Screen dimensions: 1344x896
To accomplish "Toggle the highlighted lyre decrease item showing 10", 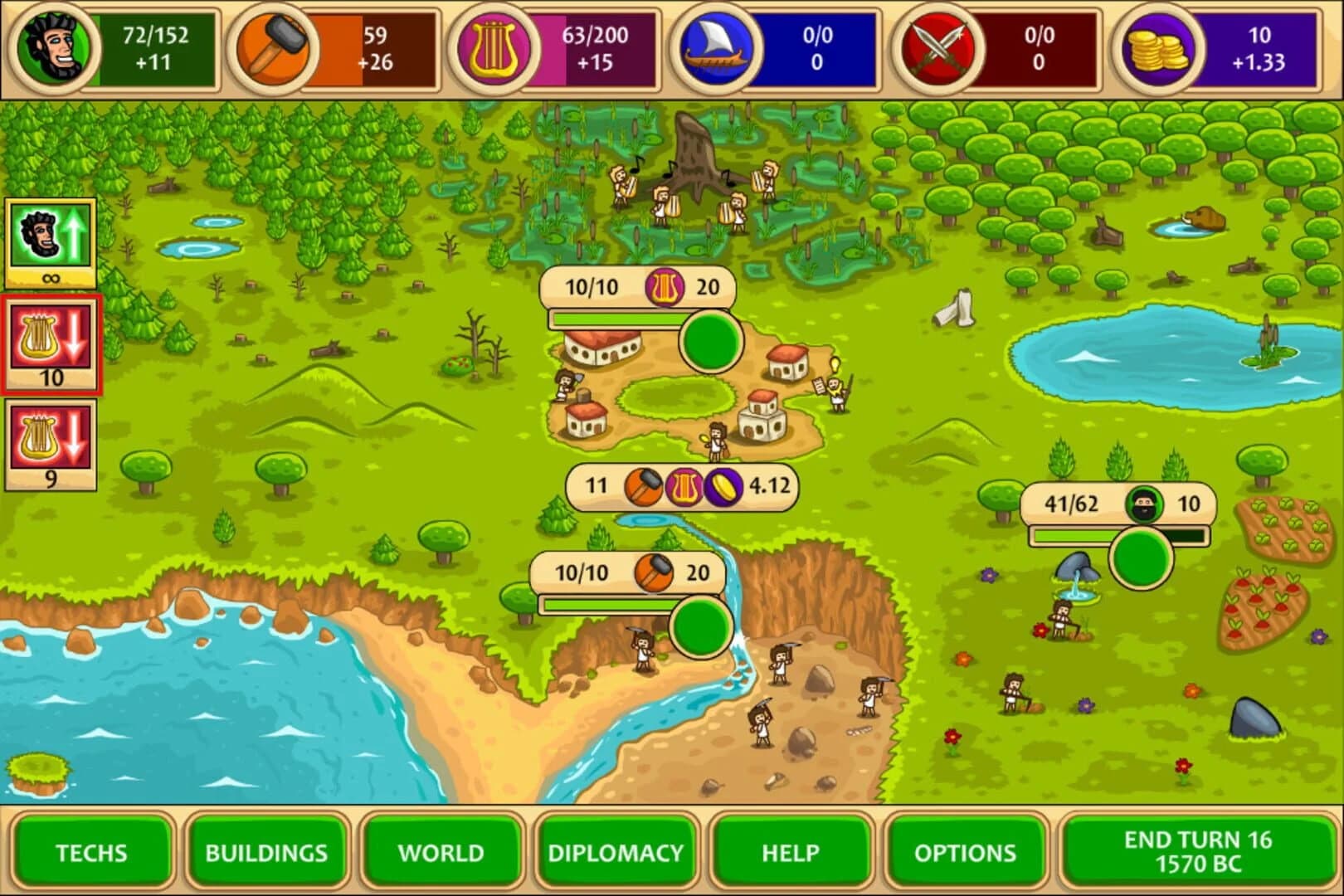I will pyautogui.click(x=51, y=340).
